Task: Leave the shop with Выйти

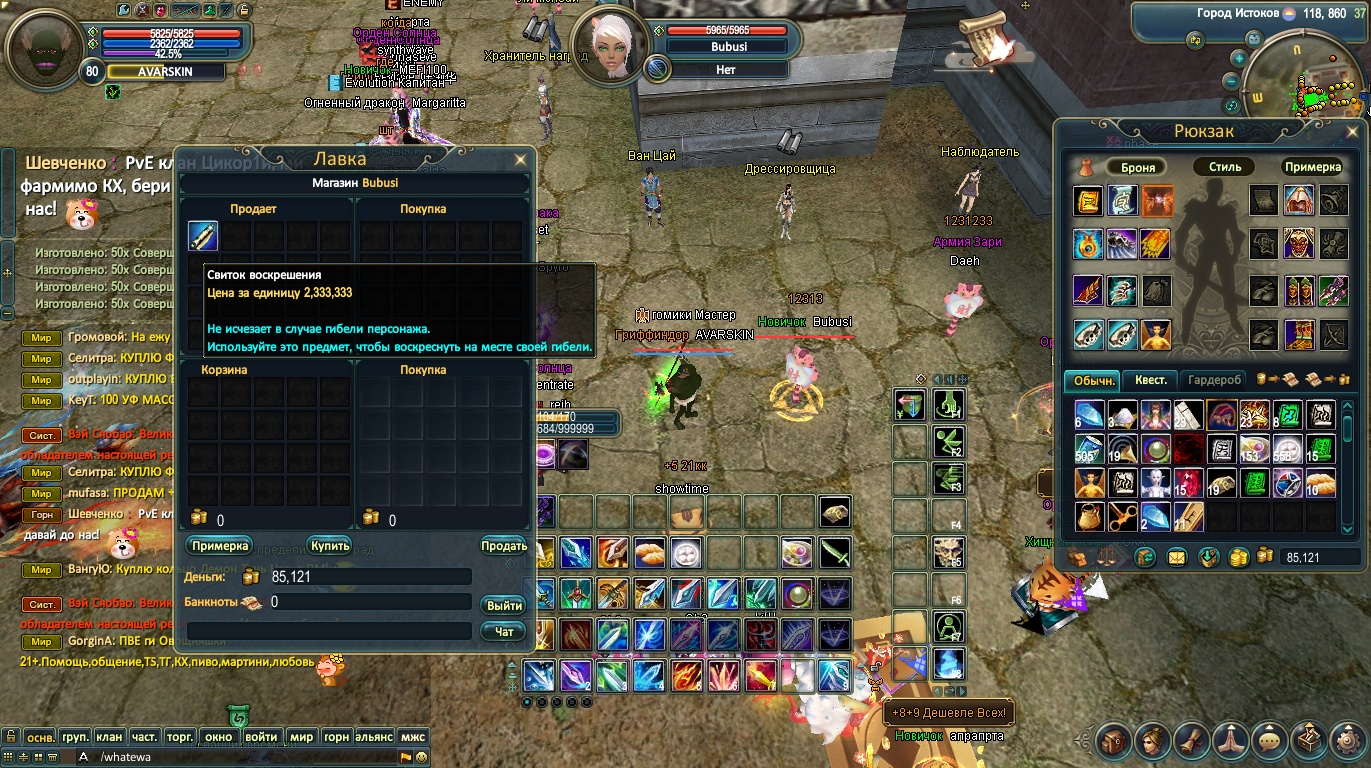Action: tap(504, 606)
